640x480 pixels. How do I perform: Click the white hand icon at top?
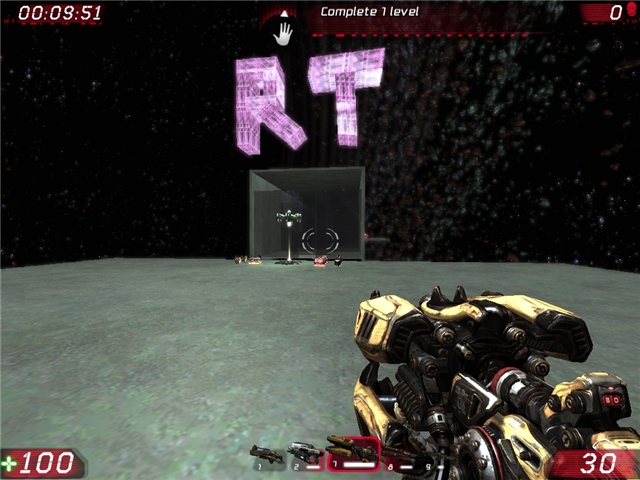tap(284, 33)
